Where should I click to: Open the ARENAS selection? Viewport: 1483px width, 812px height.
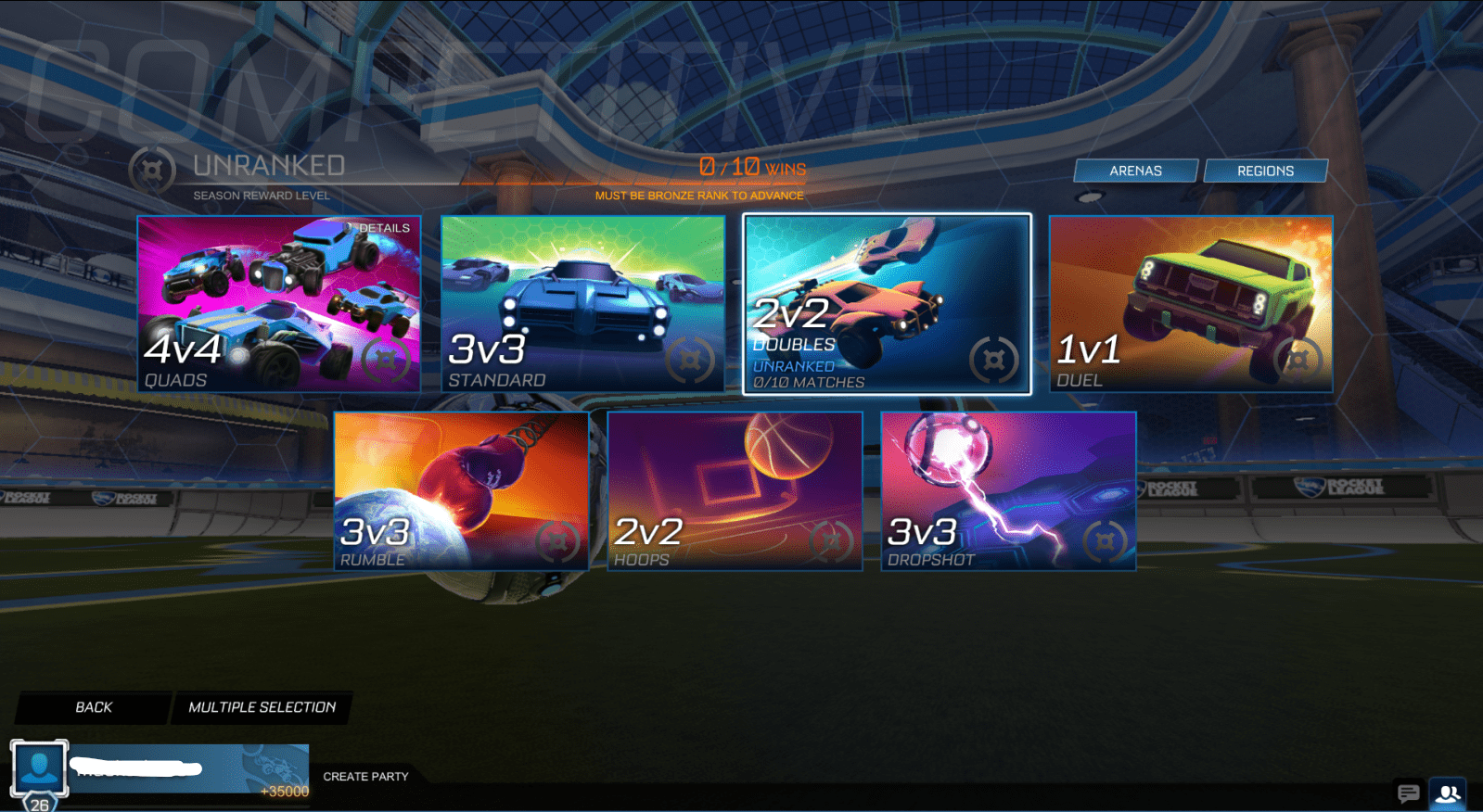pyautogui.click(x=1135, y=171)
